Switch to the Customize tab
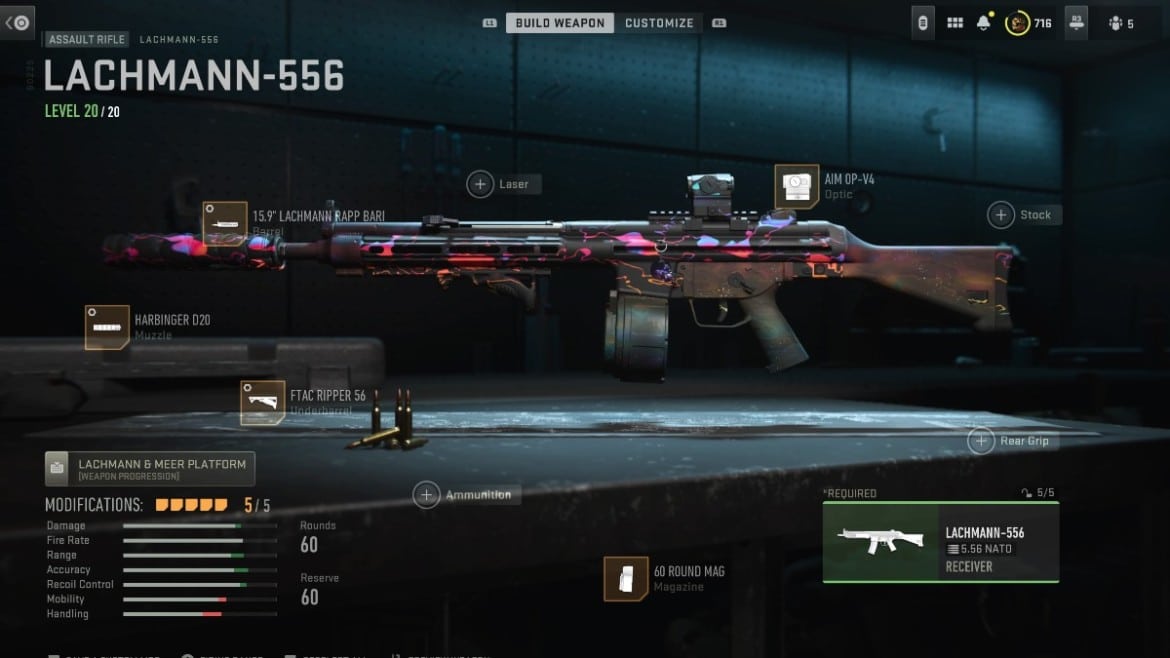The width and height of the screenshot is (1170, 658). [x=659, y=23]
